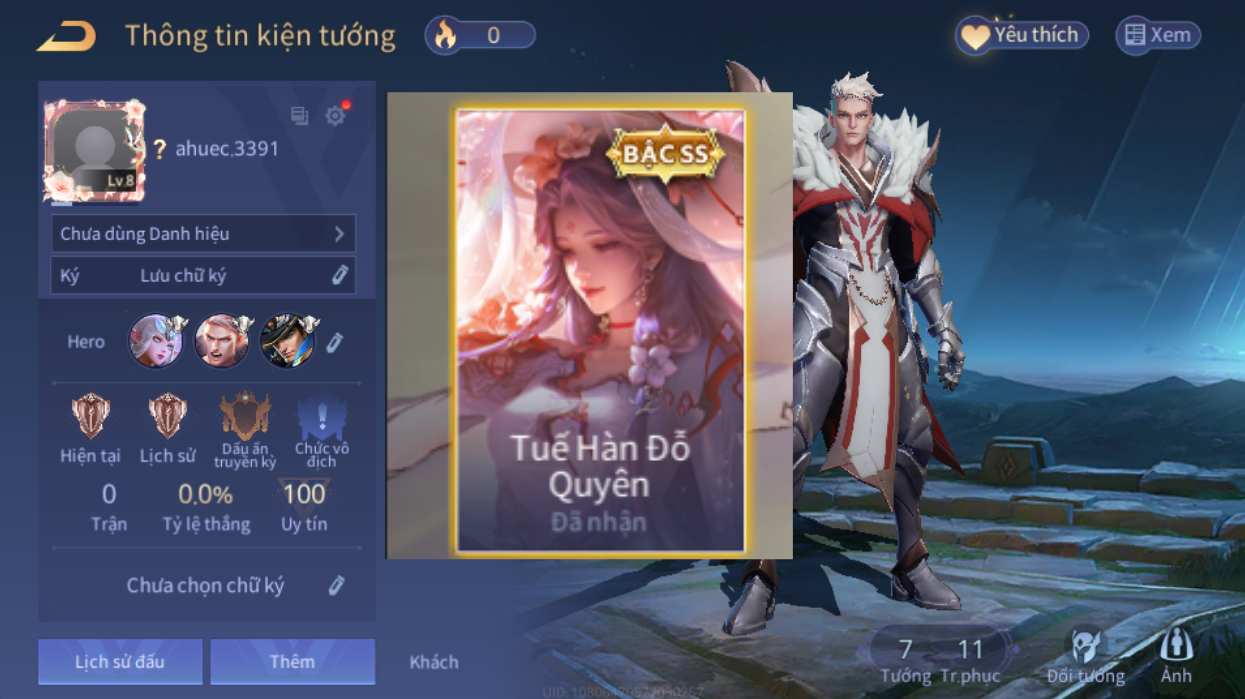Image resolution: width=1245 pixels, height=699 pixels.
Task: Open the Chưa dùng Danh hiệu row
Action: click(203, 234)
